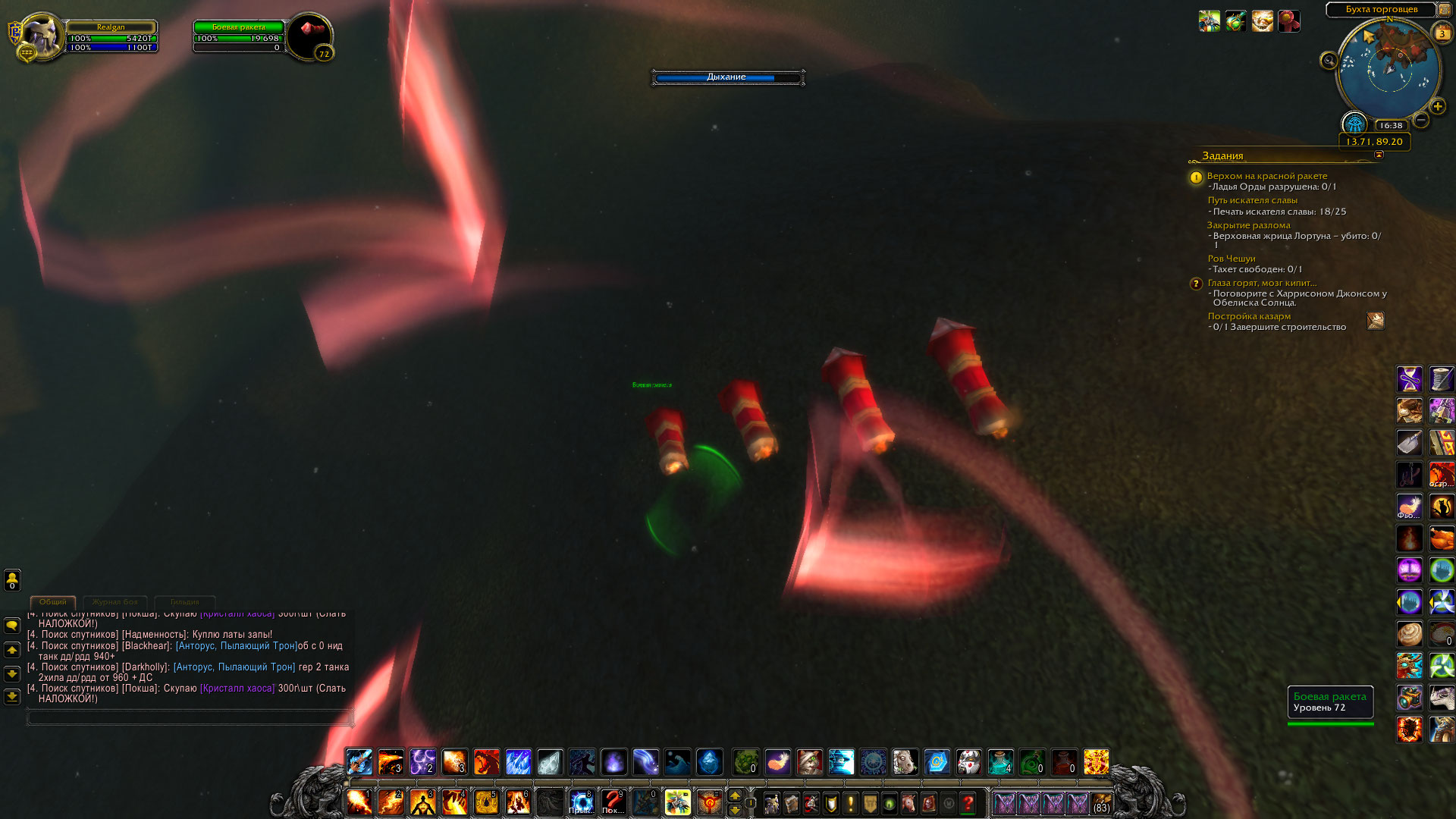Jump chat to the bottom
Image resolution: width=1456 pixels, height=819 pixels.
pos(12,696)
